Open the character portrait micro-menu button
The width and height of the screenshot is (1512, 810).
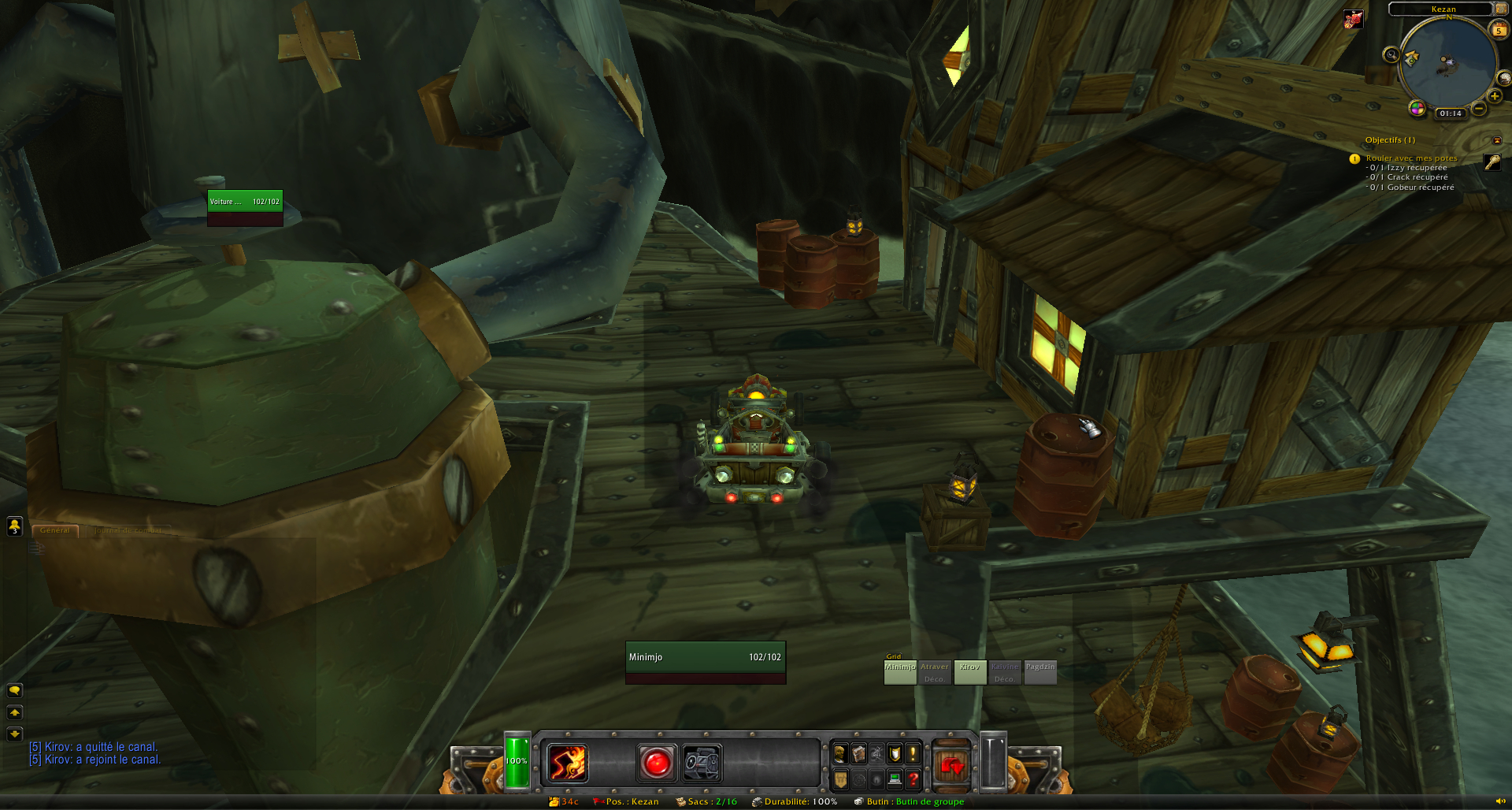coord(840,753)
